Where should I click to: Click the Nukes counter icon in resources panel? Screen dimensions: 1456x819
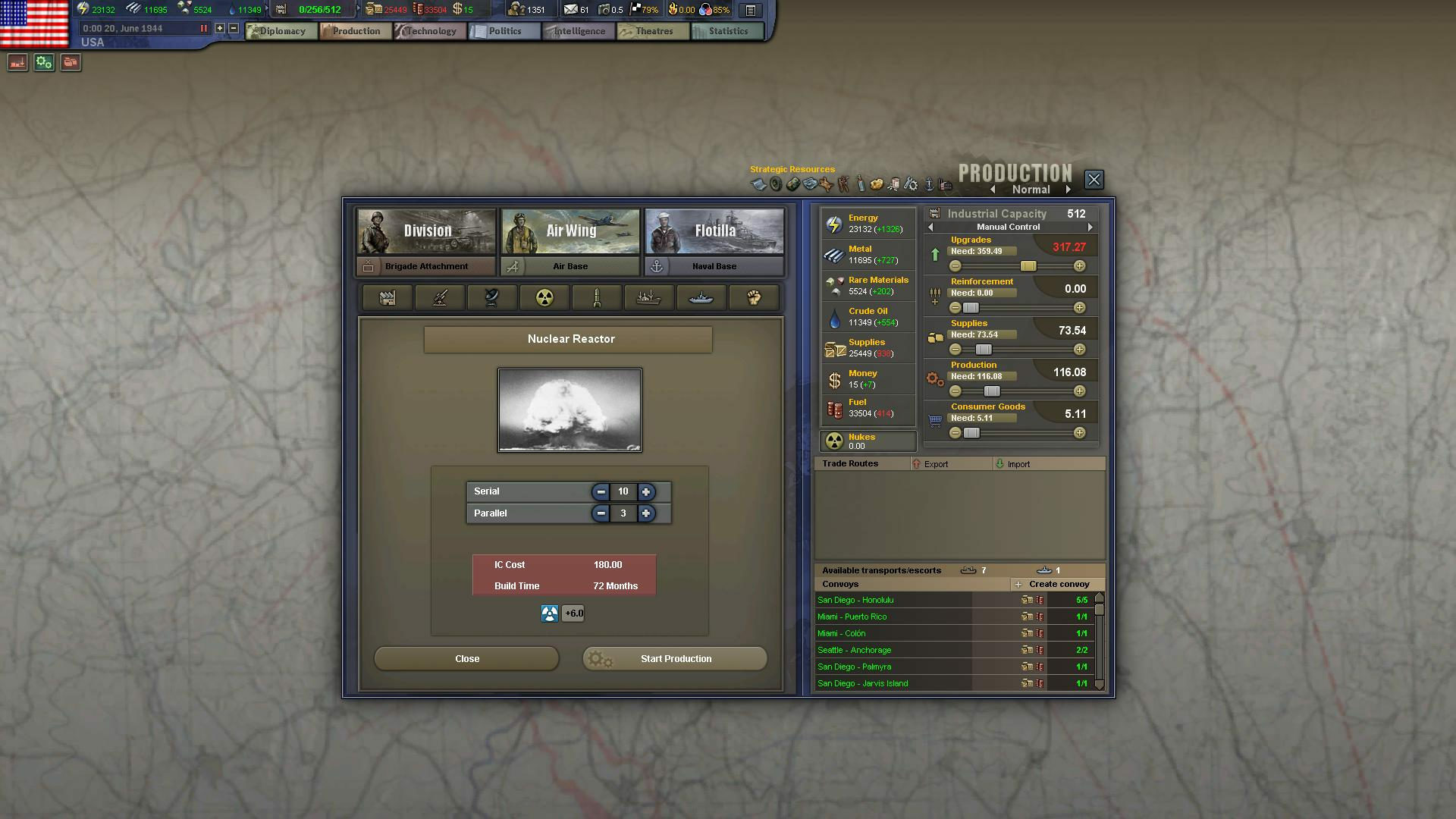[x=835, y=441]
